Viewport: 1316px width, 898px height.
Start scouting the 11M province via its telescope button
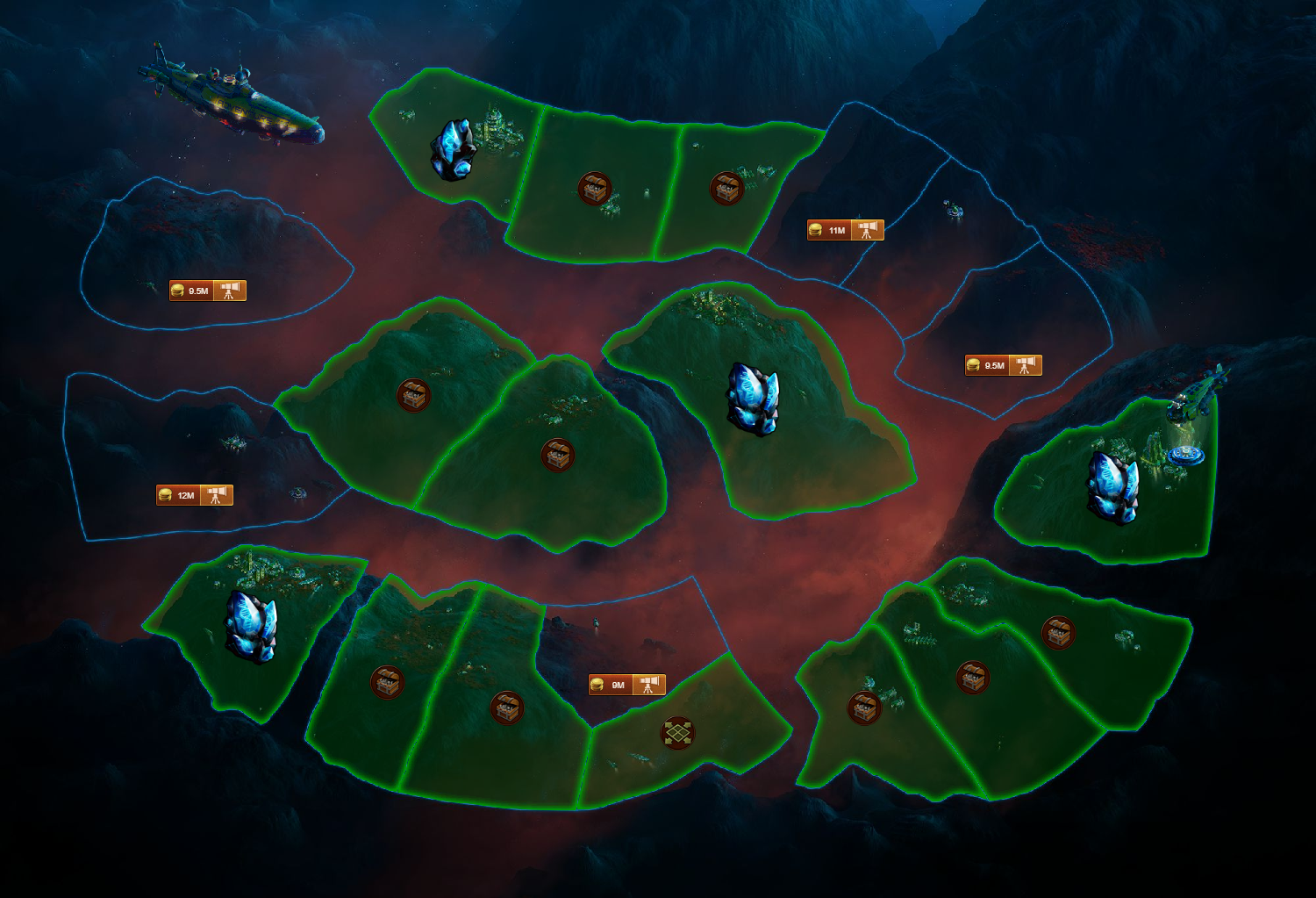pyautogui.click(x=867, y=231)
